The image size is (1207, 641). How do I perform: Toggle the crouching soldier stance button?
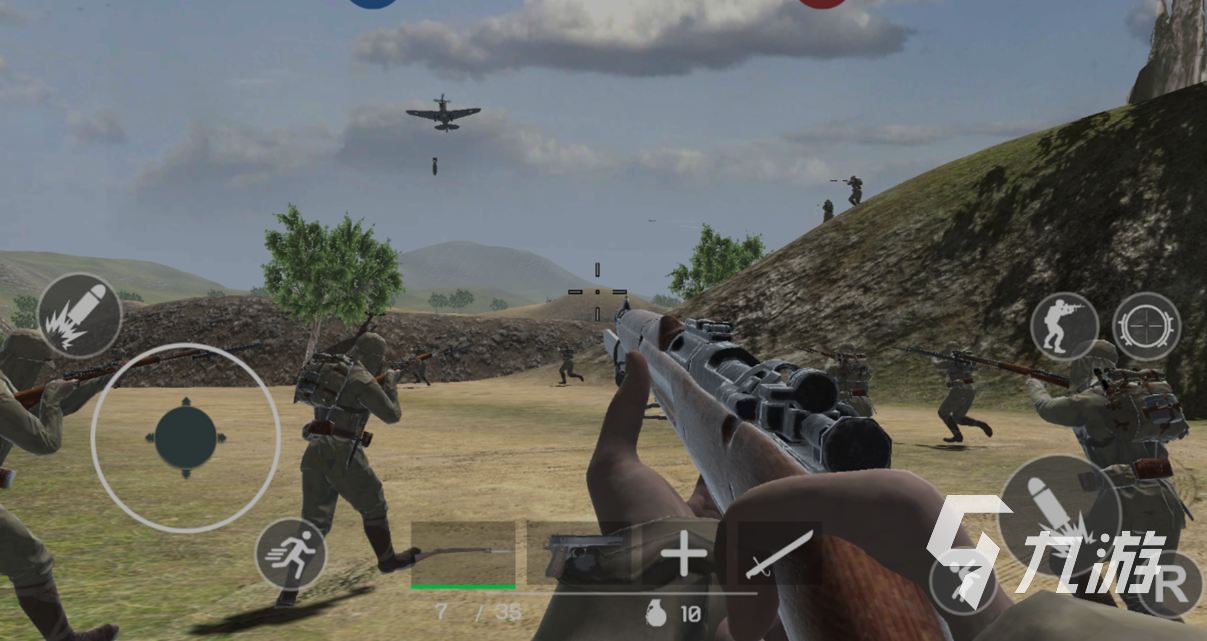[x=1064, y=327]
